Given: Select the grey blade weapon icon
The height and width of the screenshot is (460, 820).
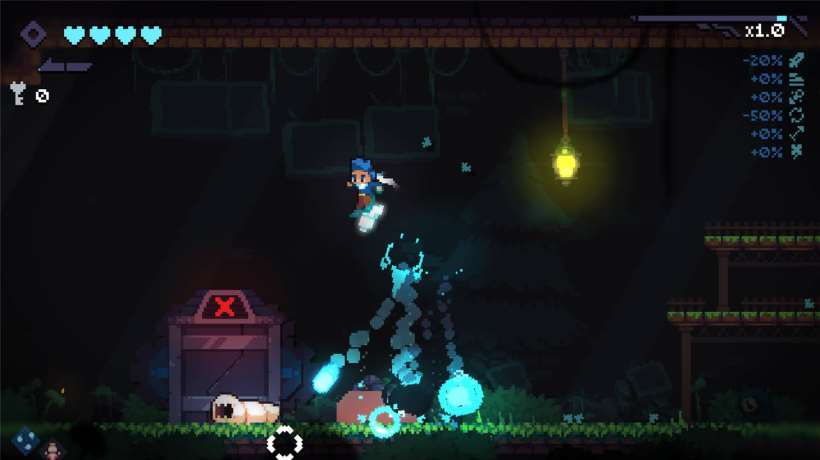Looking at the screenshot, I should point(66,66).
